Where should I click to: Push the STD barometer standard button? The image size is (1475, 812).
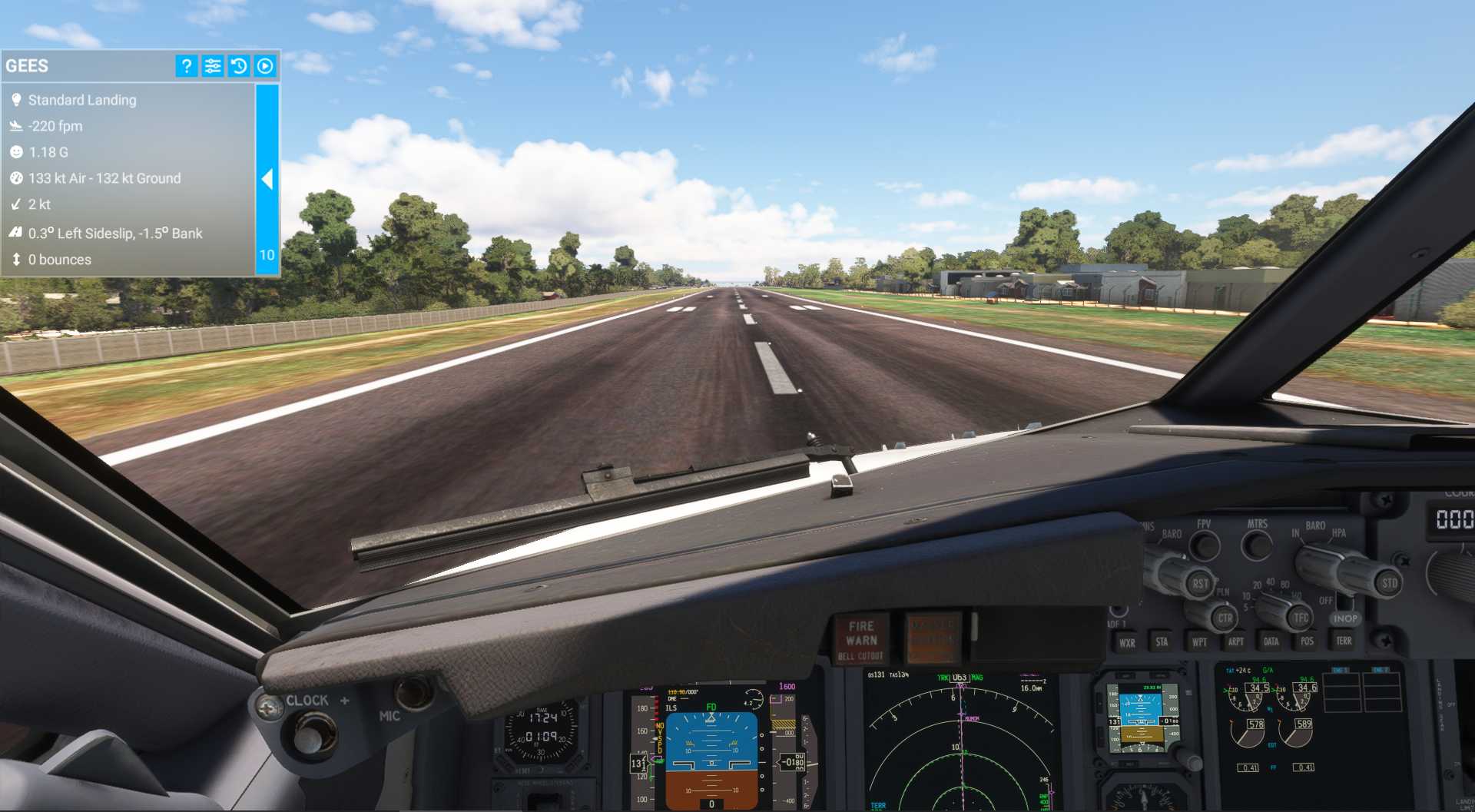click(1389, 583)
